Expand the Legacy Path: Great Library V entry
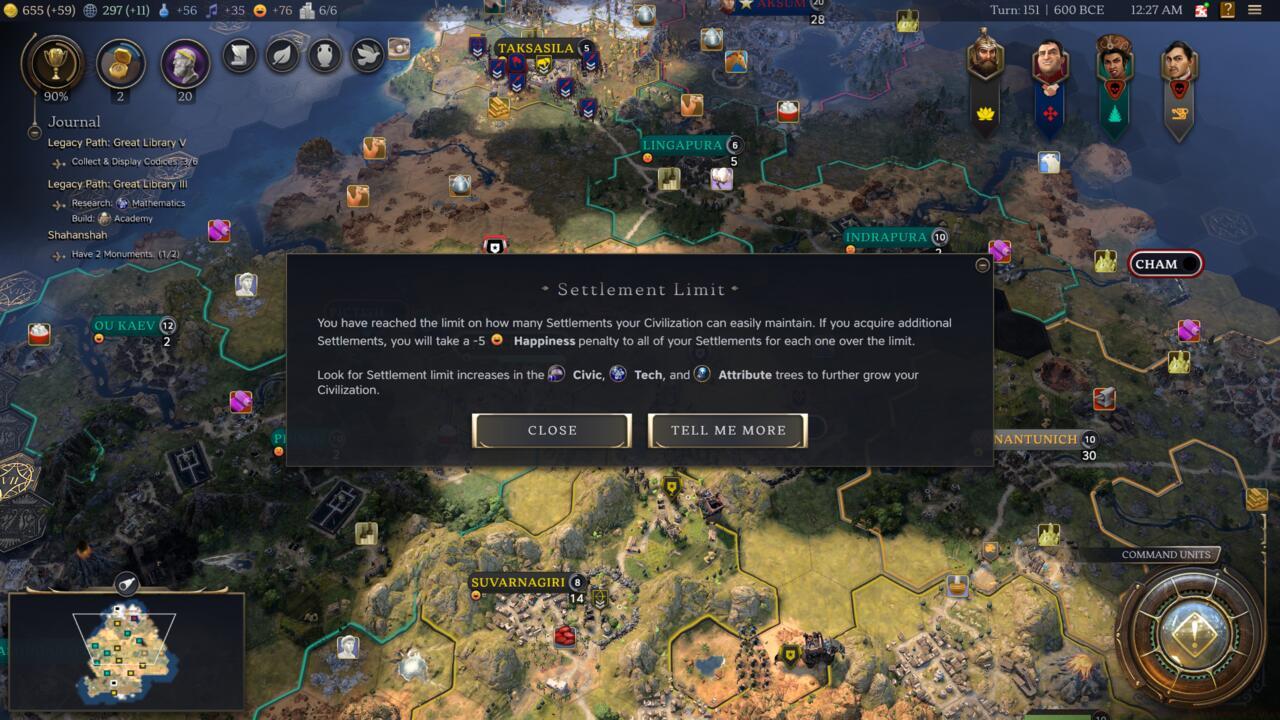This screenshot has width=1280, height=720. pos(118,142)
